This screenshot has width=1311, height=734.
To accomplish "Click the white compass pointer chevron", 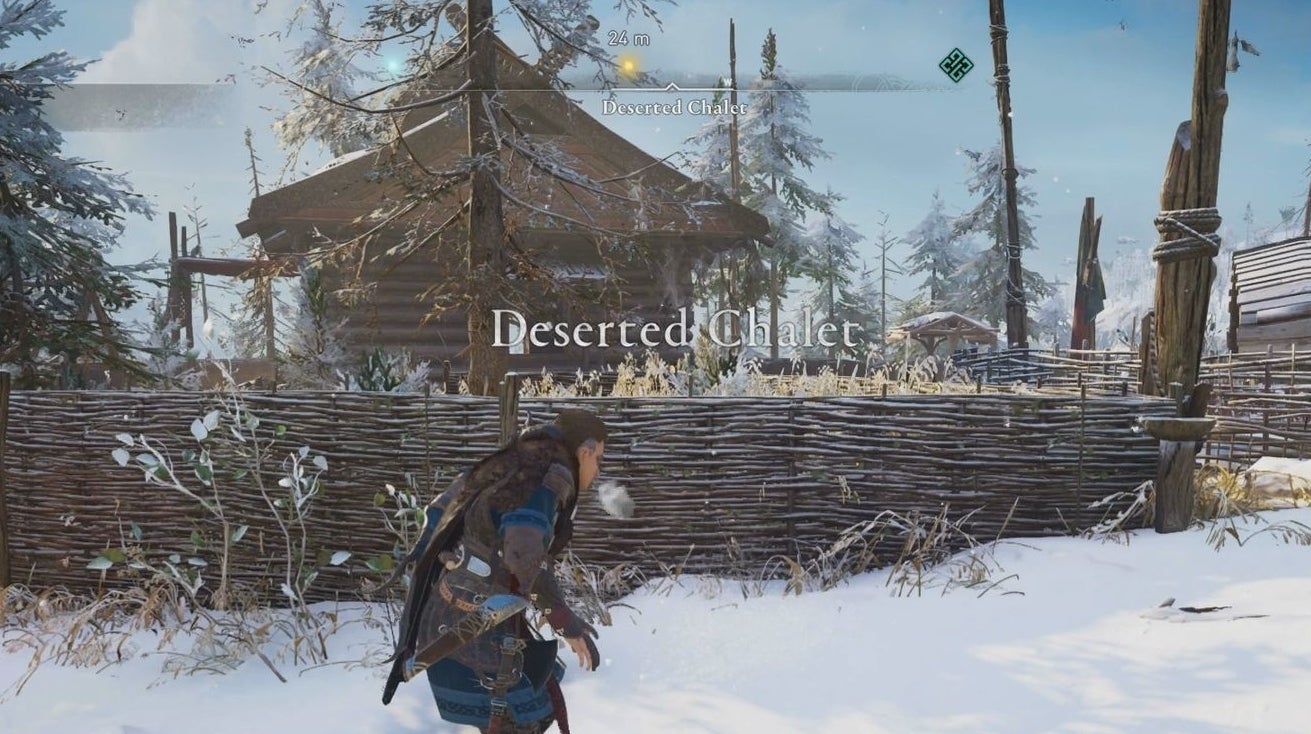I will [x=672, y=86].
